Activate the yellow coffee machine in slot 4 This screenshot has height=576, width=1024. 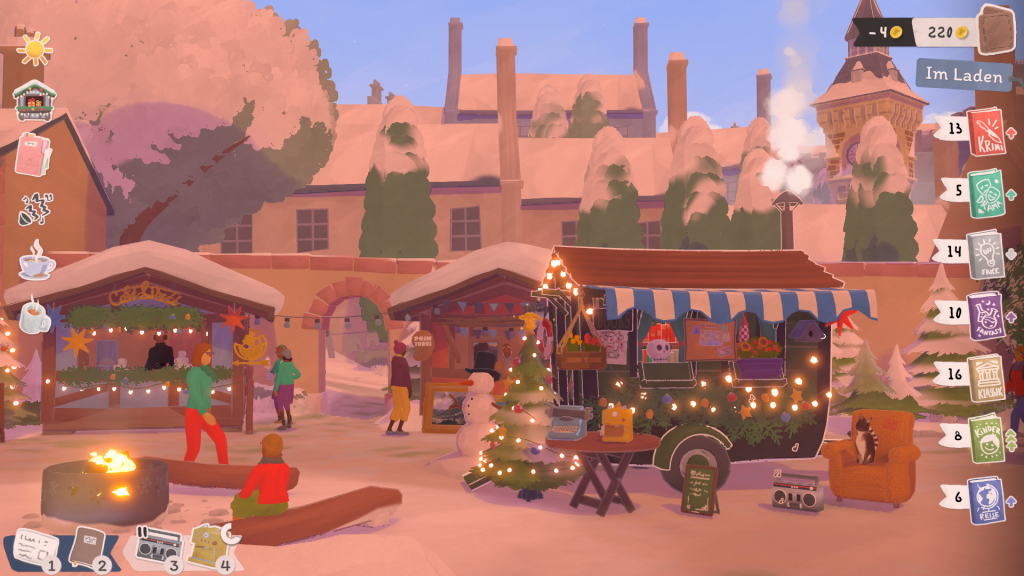tap(211, 546)
